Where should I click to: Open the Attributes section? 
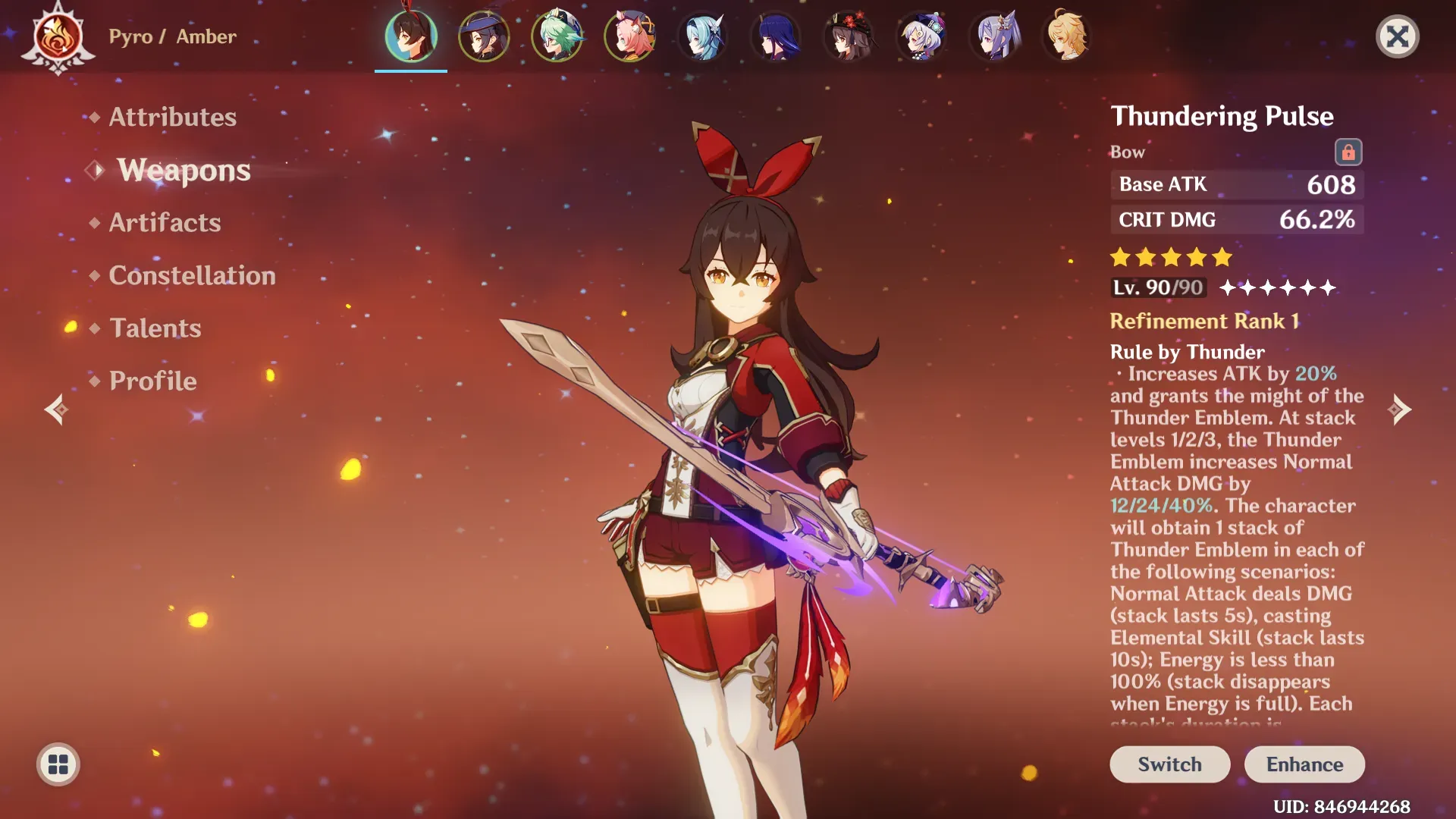(172, 118)
